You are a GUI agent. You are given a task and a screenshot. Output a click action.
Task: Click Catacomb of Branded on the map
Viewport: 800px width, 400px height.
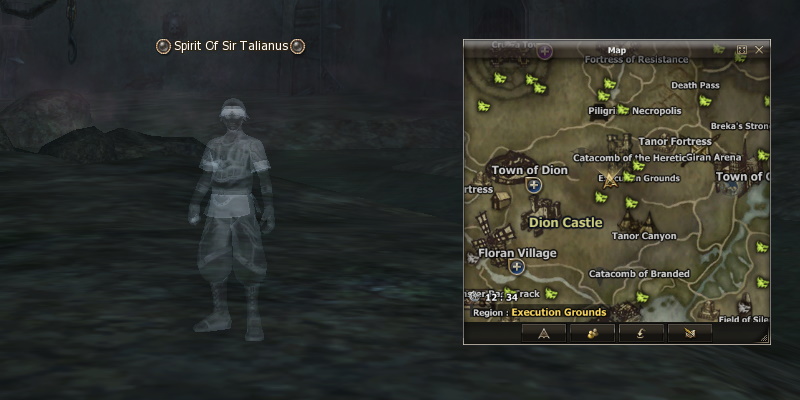(x=639, y=273)
